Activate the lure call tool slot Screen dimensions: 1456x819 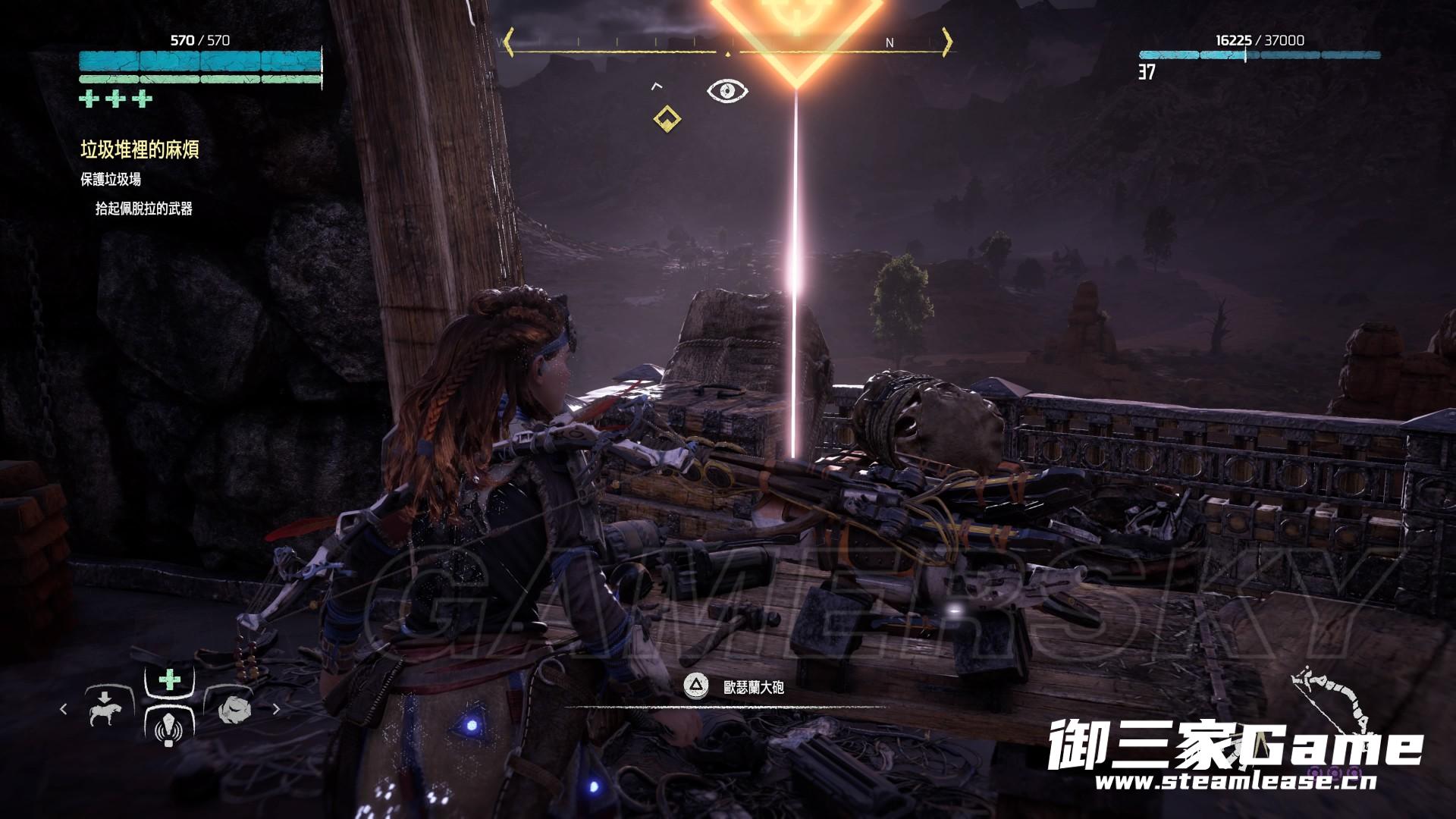(x=169, y=730)
